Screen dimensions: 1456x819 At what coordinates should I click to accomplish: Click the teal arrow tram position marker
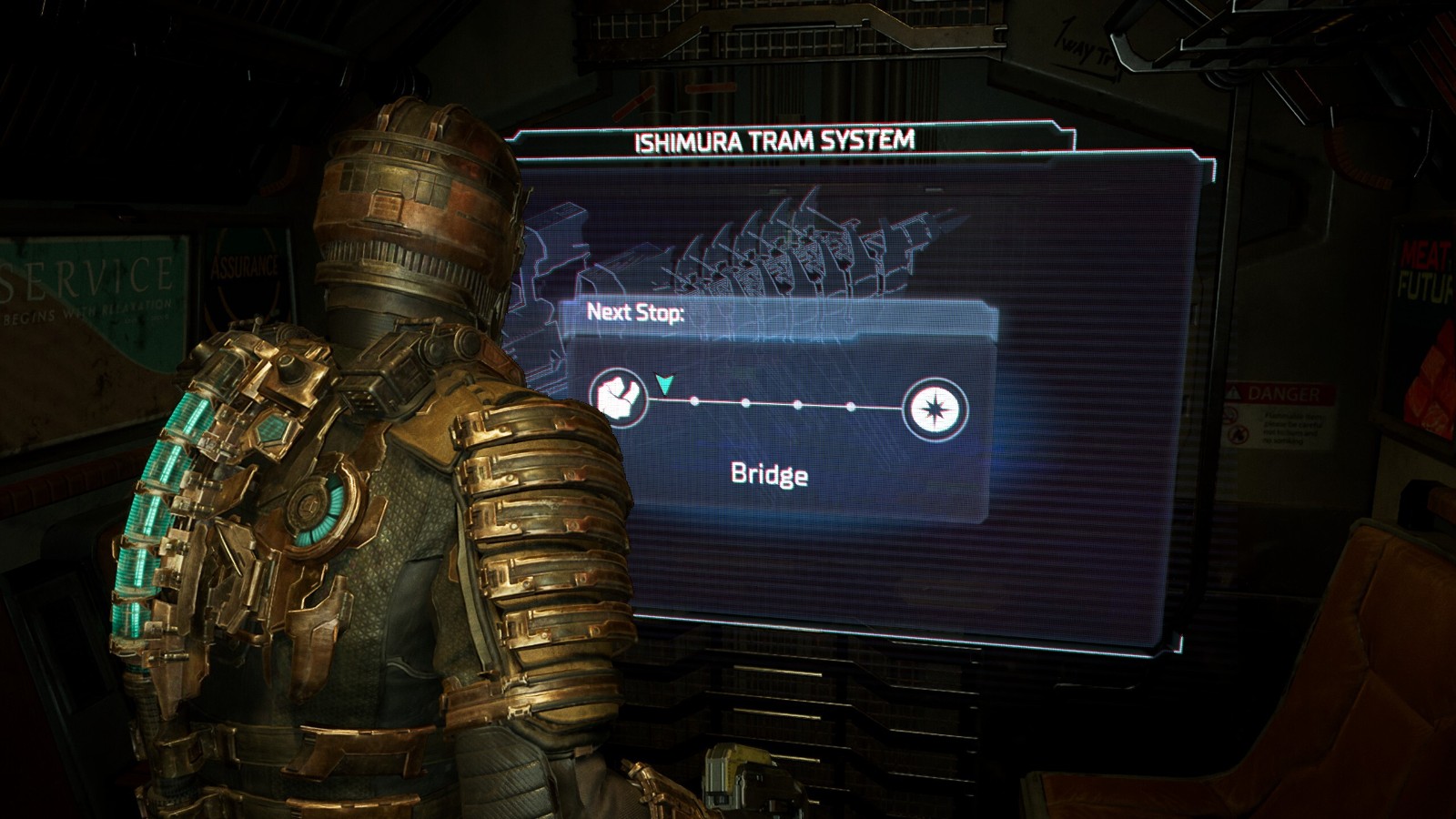click(664, 384)
